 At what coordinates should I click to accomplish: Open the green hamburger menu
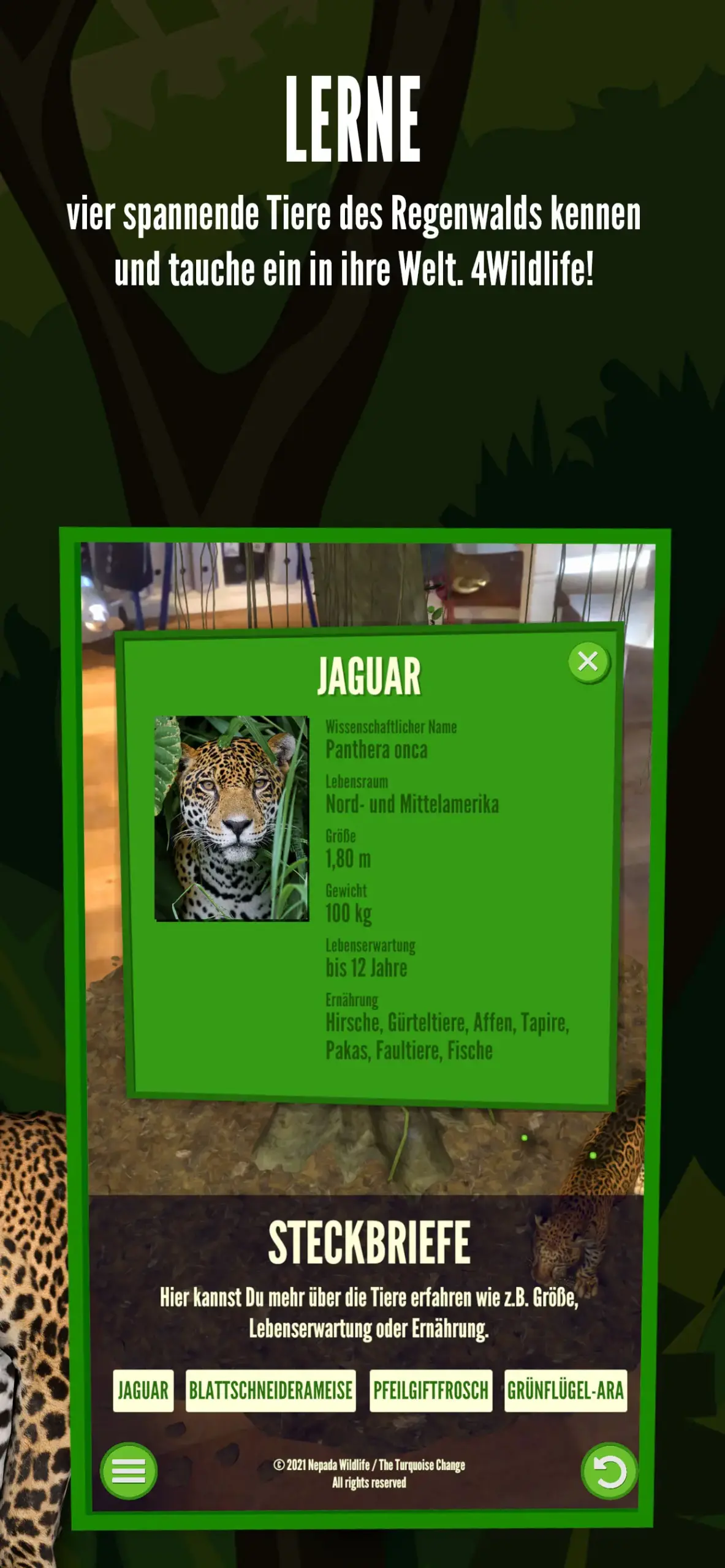pyautogui.click(x=129, y=1471)
